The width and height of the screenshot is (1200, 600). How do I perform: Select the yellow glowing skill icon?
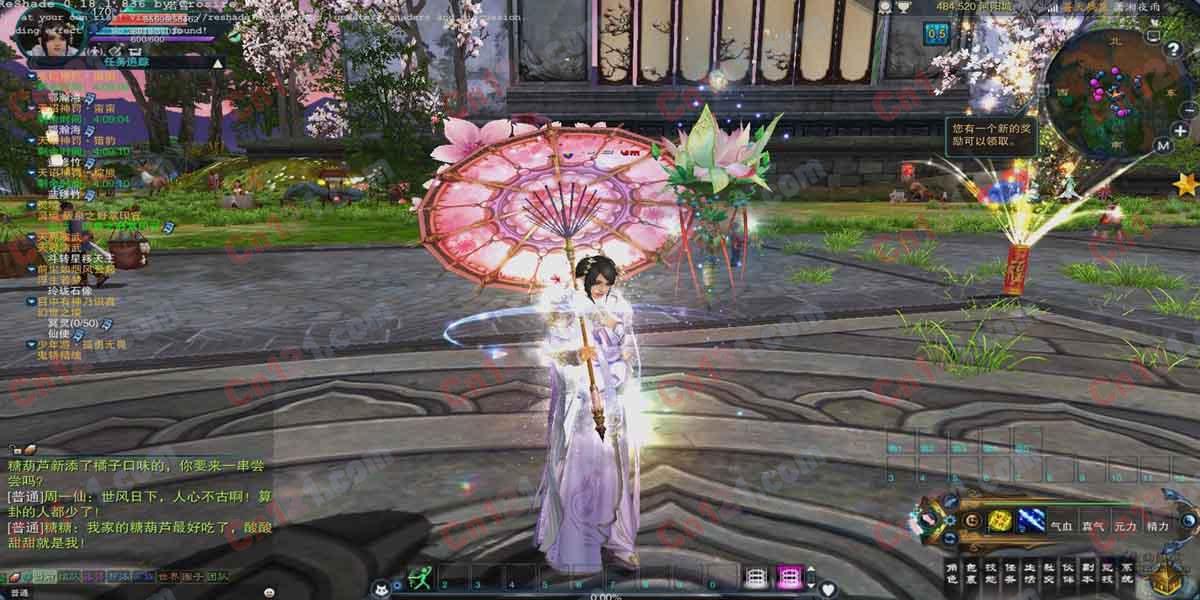point(999,520)
